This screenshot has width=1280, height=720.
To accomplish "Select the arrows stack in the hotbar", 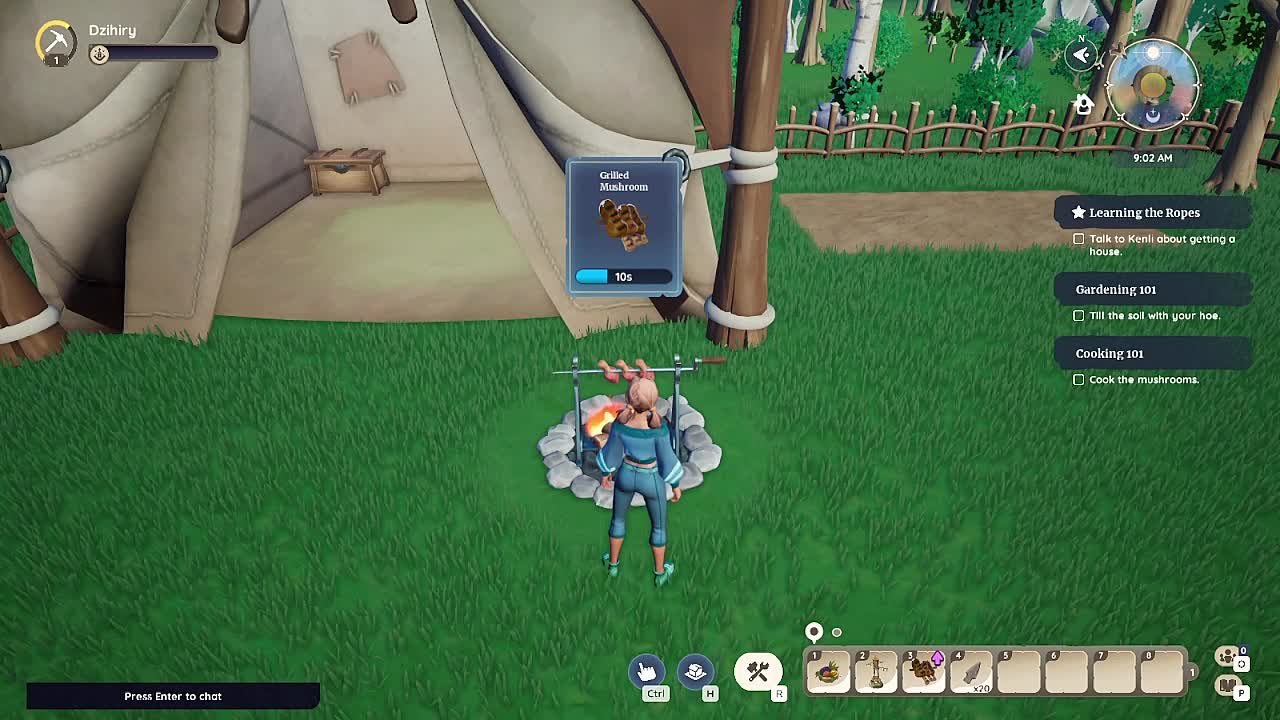I will (x=971, y=671).
